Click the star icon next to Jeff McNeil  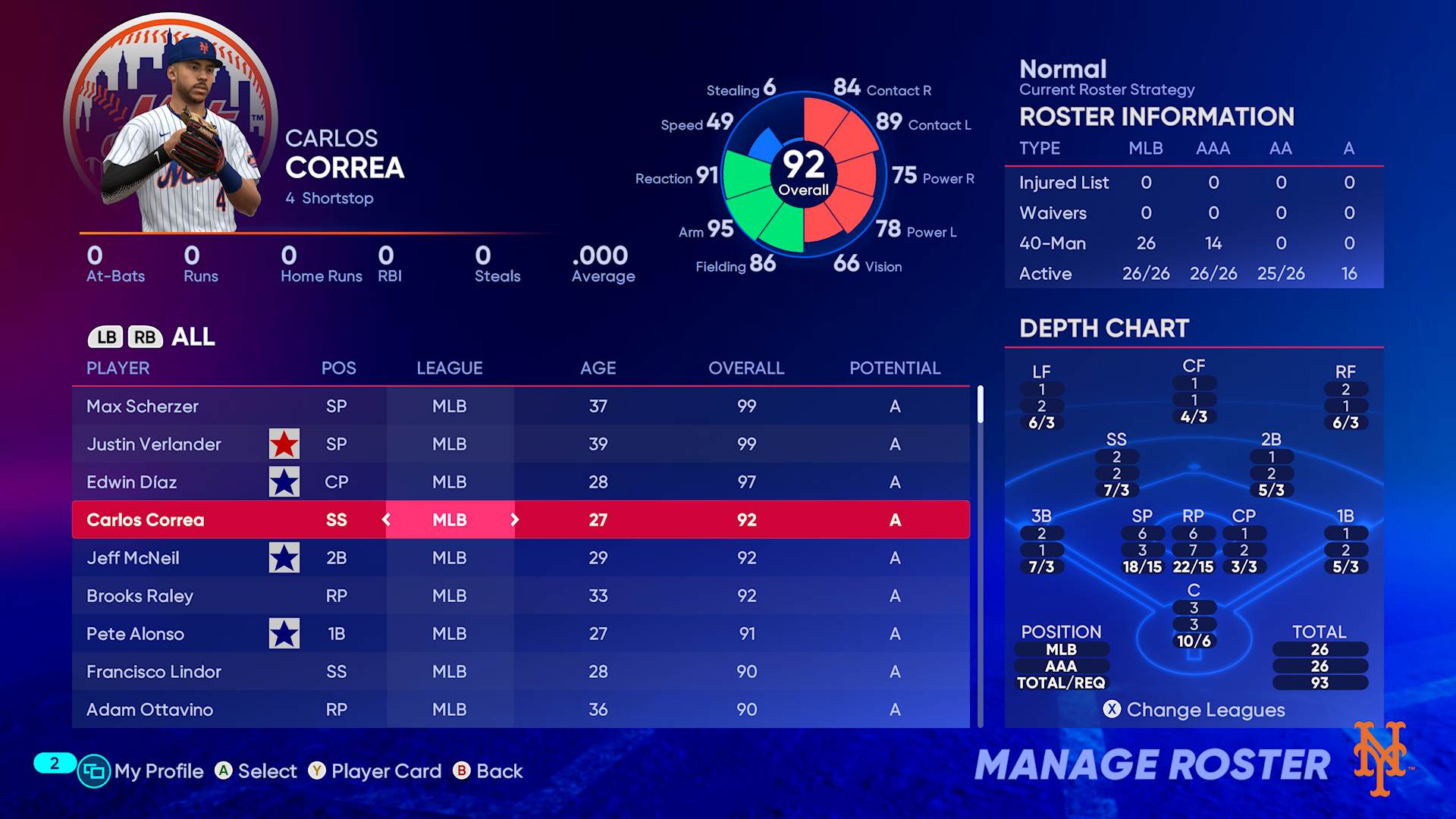click(x=284, y=558)
